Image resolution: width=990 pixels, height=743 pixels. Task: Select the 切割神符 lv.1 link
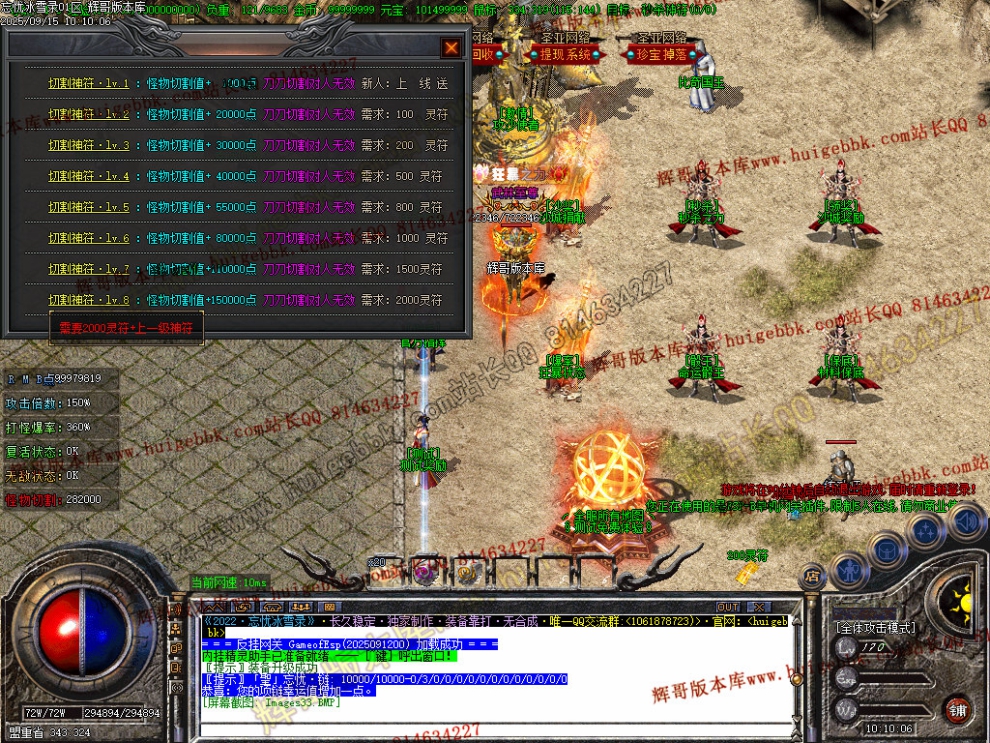click(x=89, y=84)
